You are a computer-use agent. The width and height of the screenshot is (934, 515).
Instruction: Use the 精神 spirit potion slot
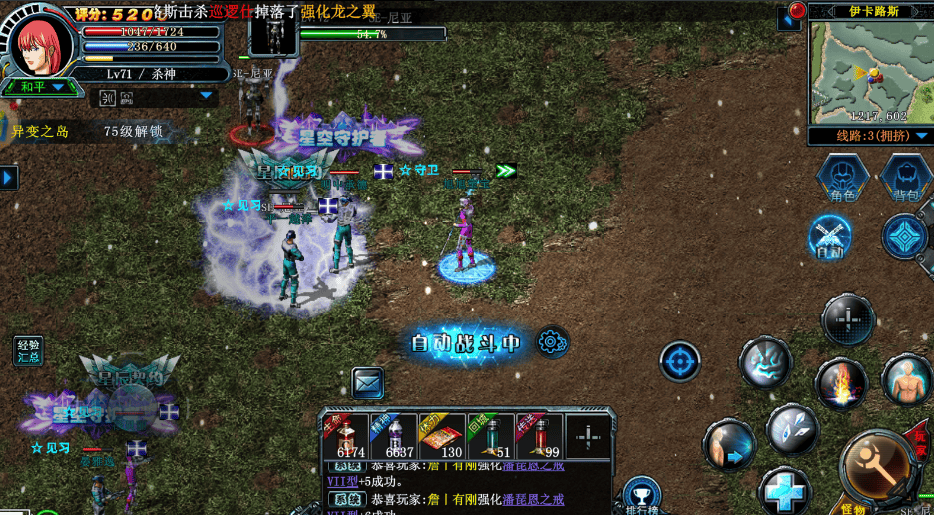tap(393, 438)
